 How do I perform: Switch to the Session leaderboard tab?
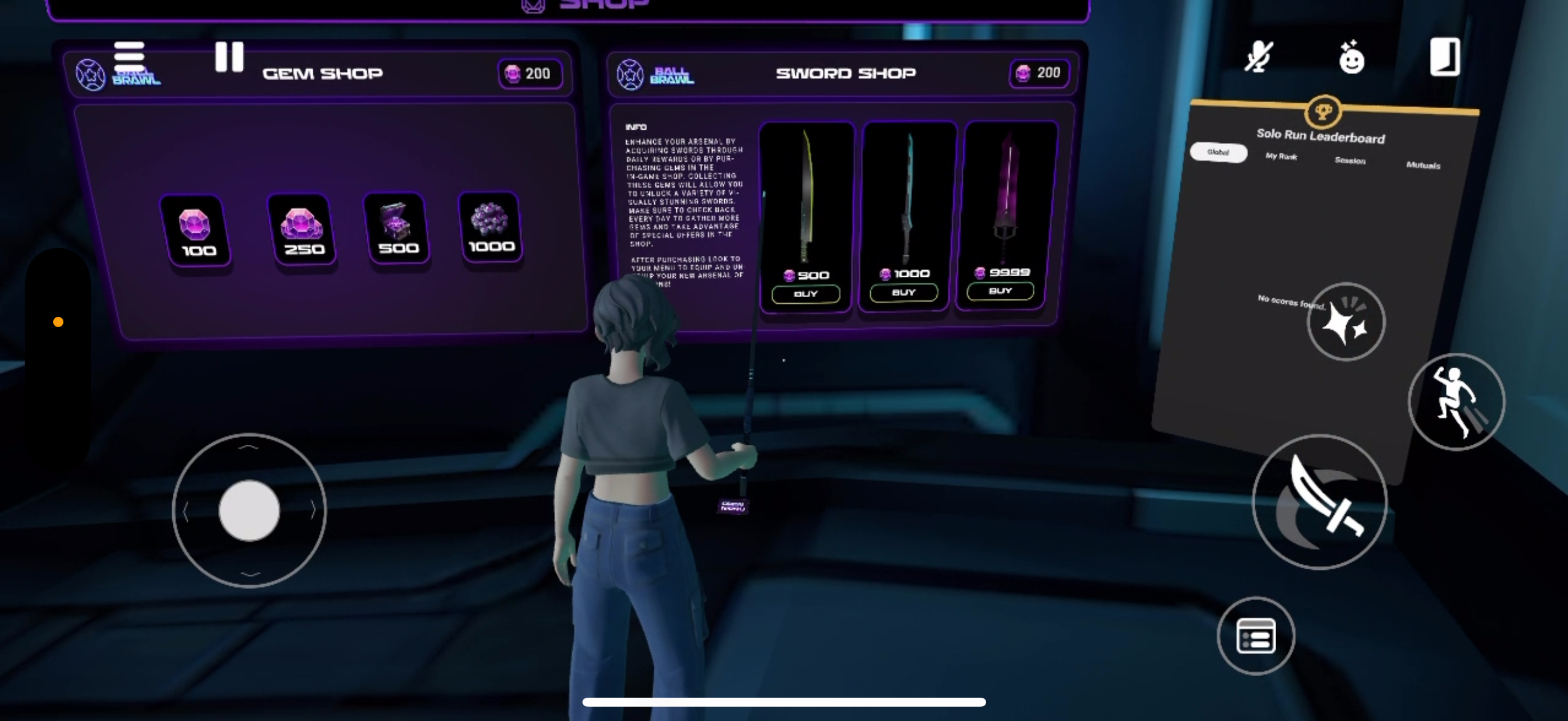1350,161
